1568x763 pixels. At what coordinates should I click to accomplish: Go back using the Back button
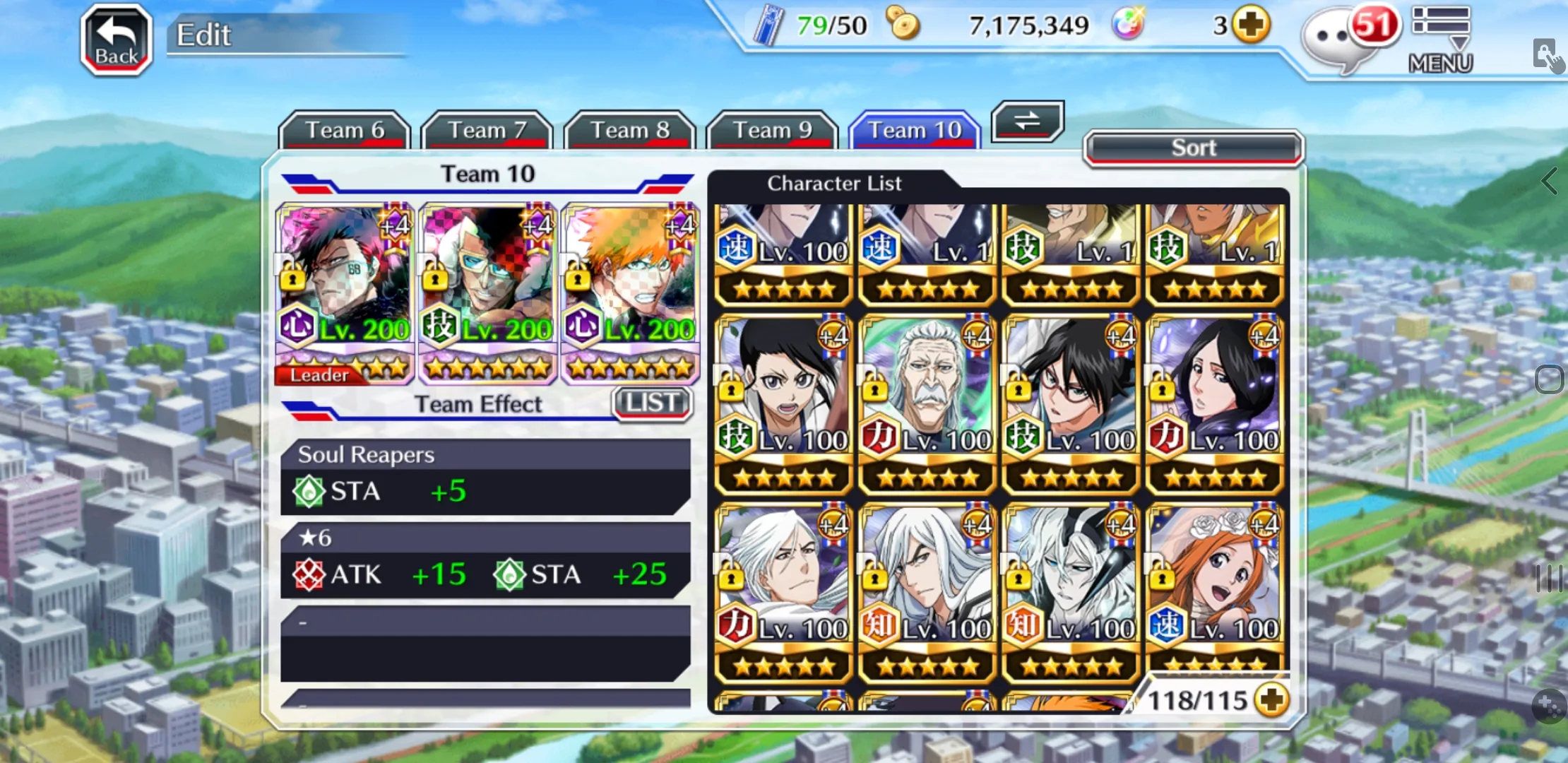(x=117, y=40)
